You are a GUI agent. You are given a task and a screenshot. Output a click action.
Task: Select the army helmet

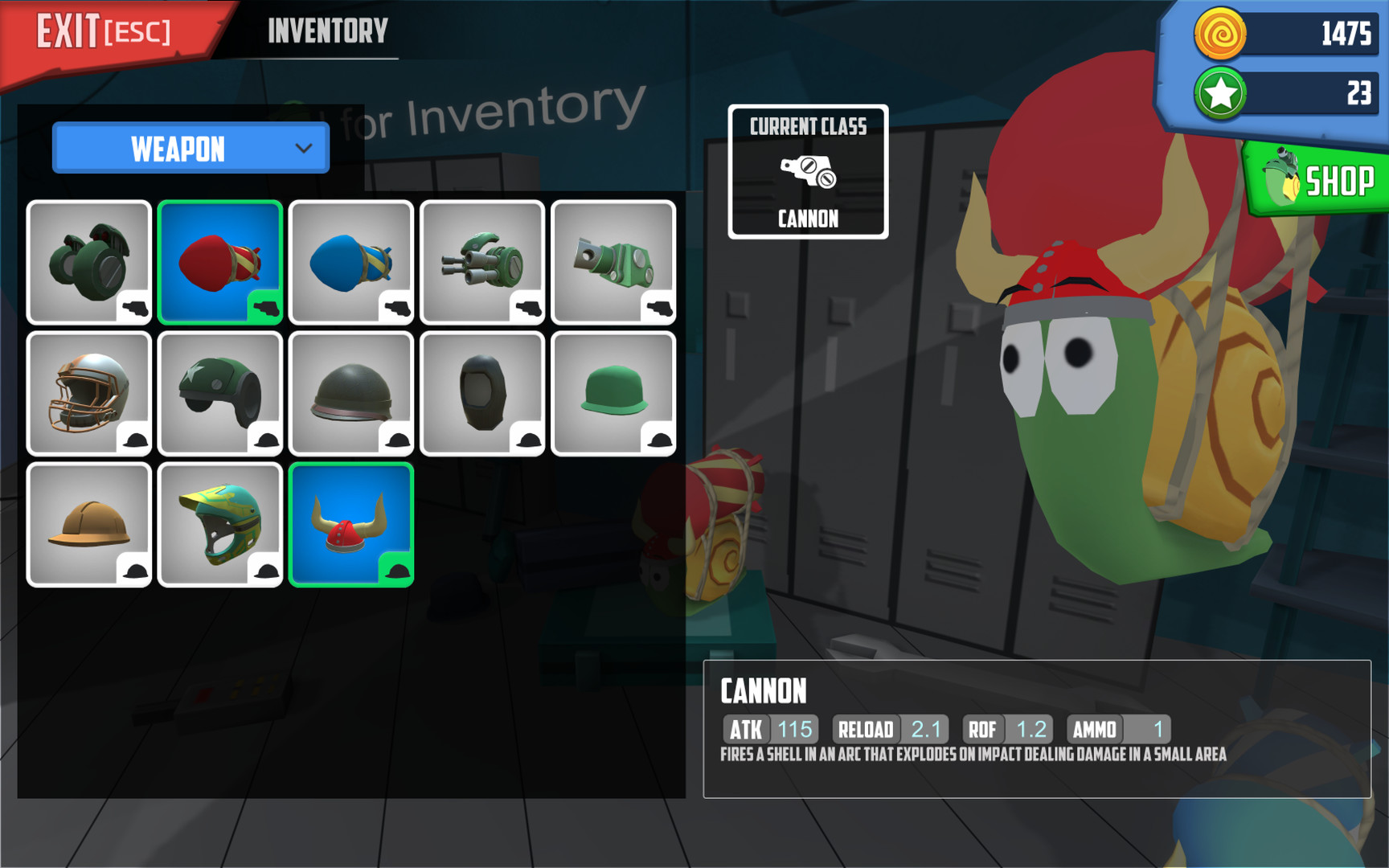click(x=351, y=391)
